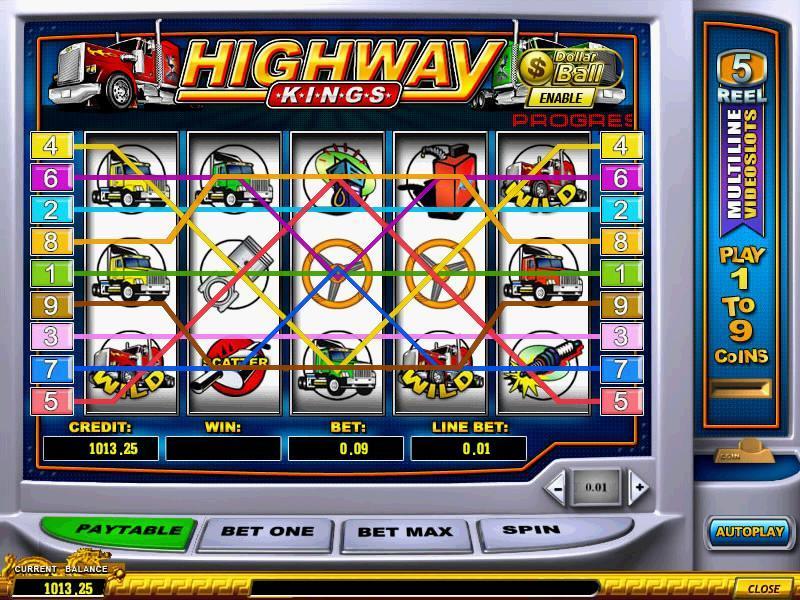The width and height of the screenshot is (800, 600).
Task: Decrease coin value with minus button
Action: [558, 488]
